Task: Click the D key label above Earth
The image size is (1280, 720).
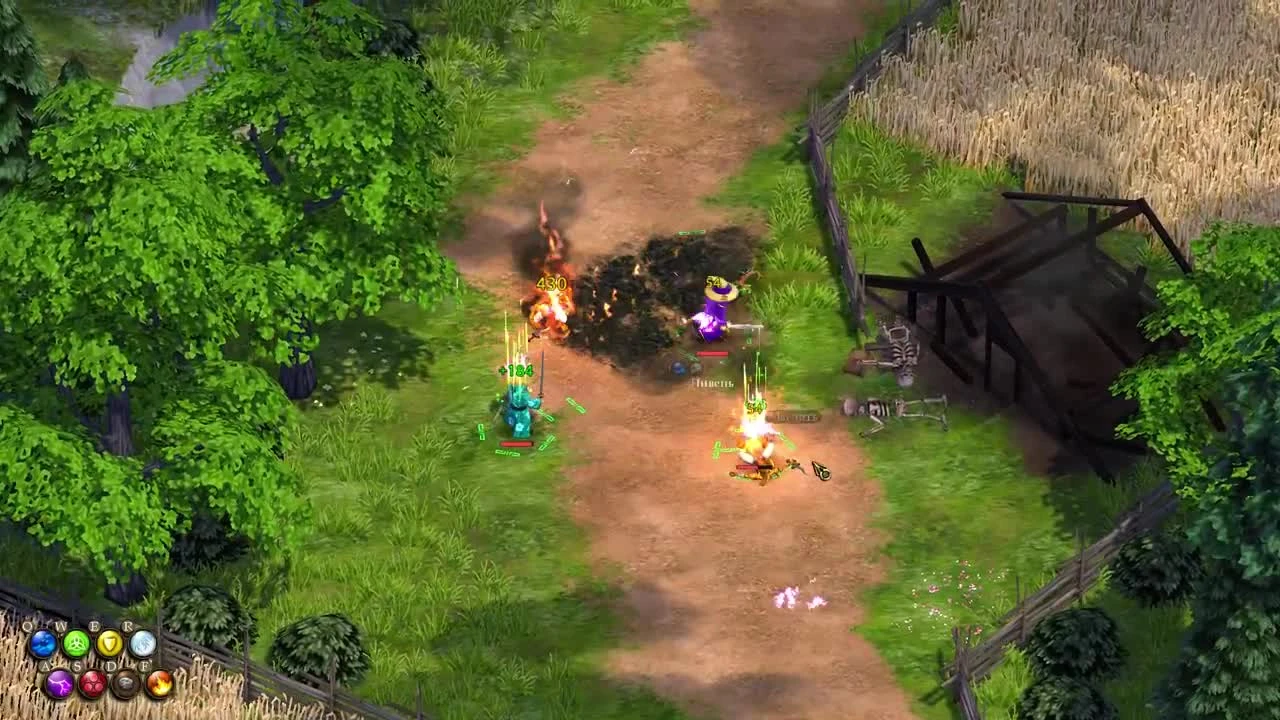Action: pyautogui.click(x=109, y=664)
